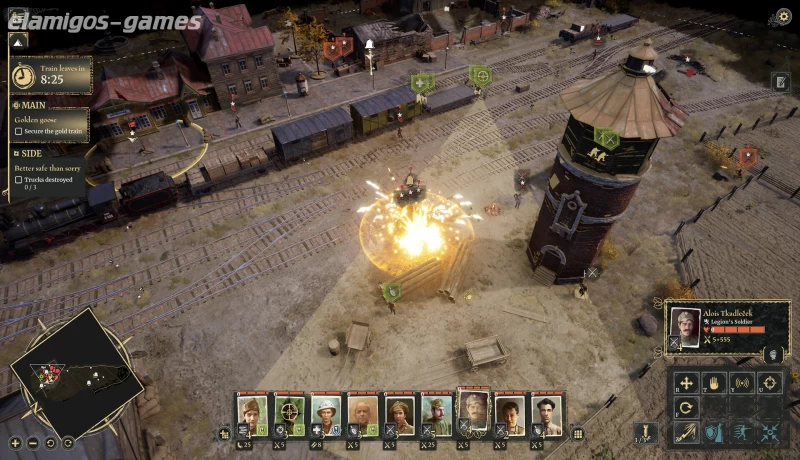Zoom out the minimap with minus button
The height and width of the screenshot is (460, 800).
tap(33, 442)
